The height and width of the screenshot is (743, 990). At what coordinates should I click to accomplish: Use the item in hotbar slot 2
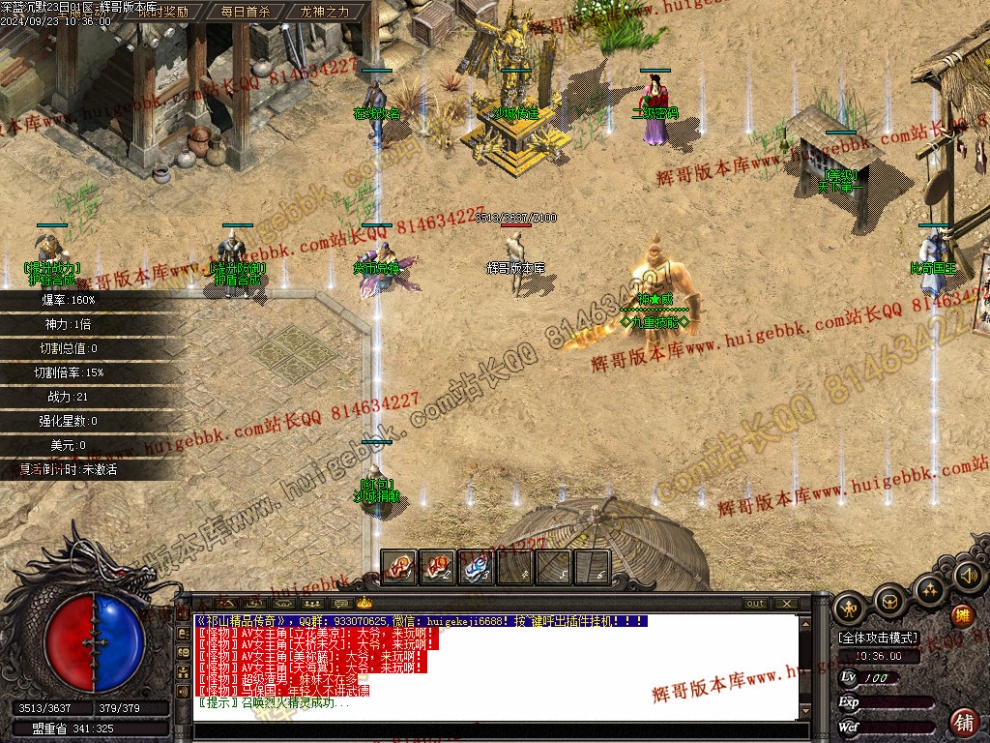437,567
